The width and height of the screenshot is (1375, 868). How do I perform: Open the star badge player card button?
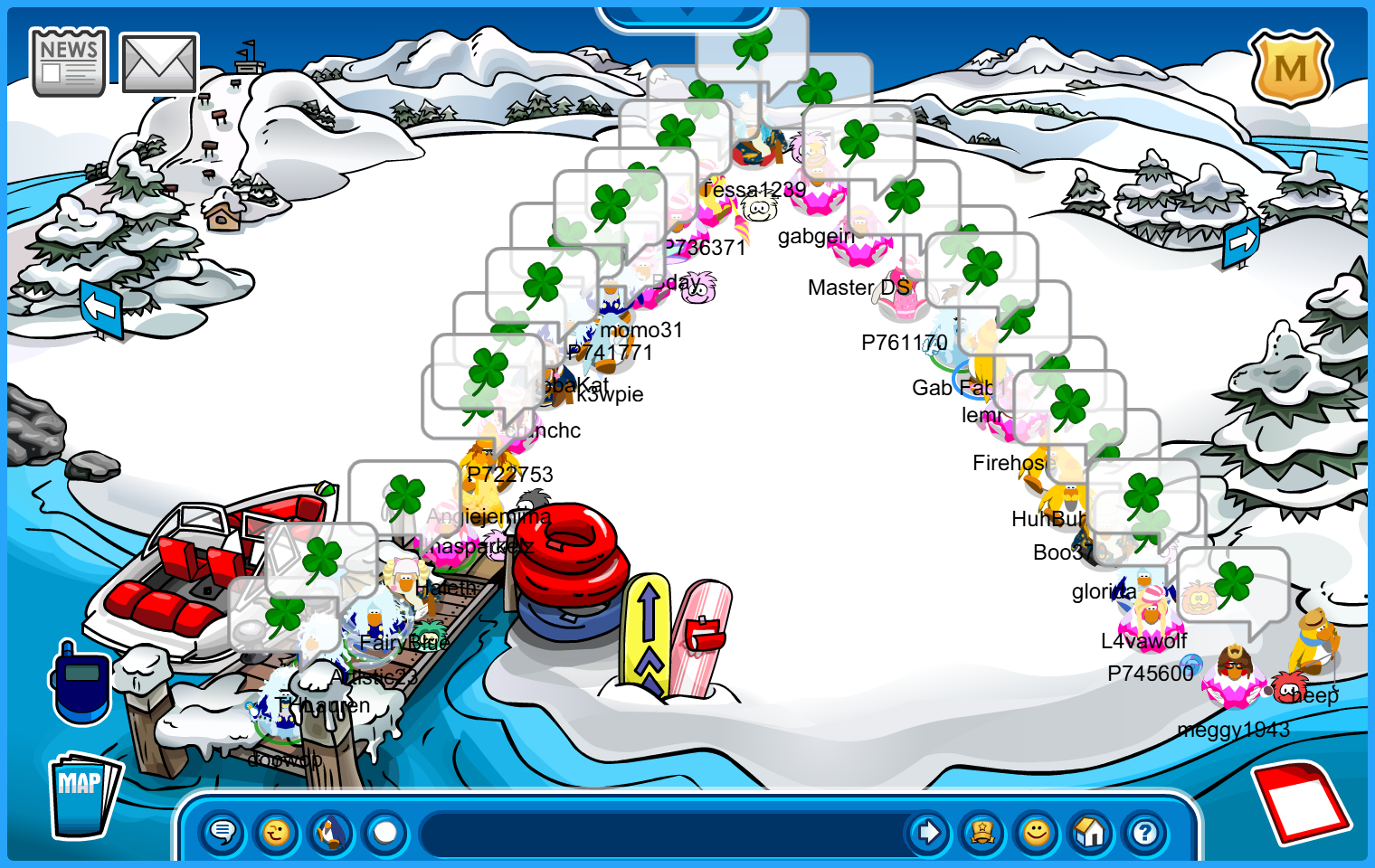(x=982, y=832)
